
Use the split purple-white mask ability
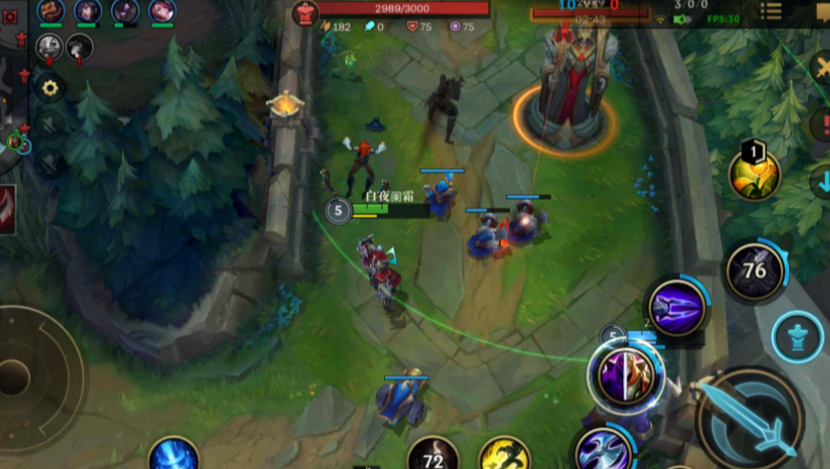pyautogui.click(x=626, y=376)
